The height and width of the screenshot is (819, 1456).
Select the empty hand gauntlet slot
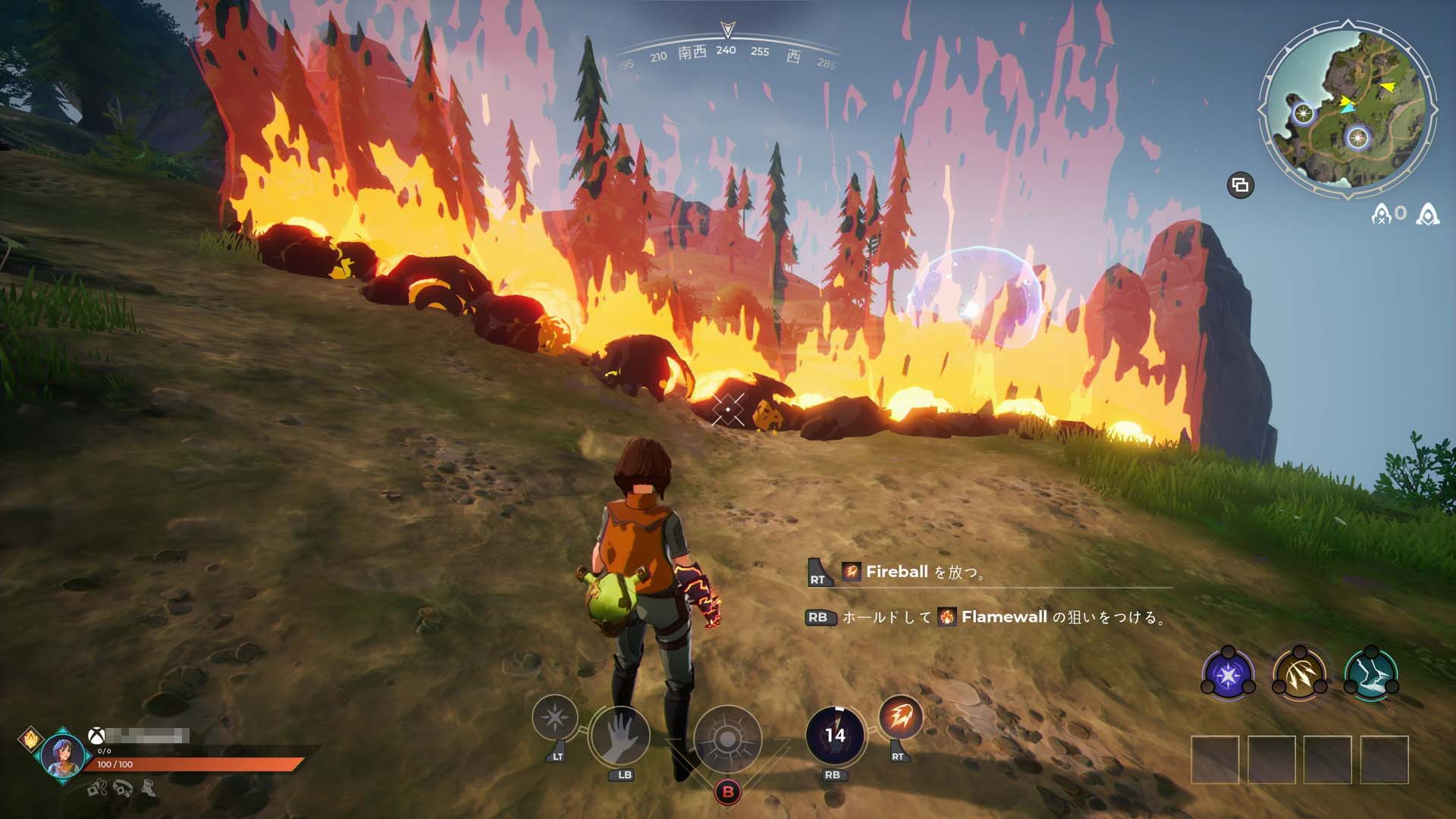point(620,736)
